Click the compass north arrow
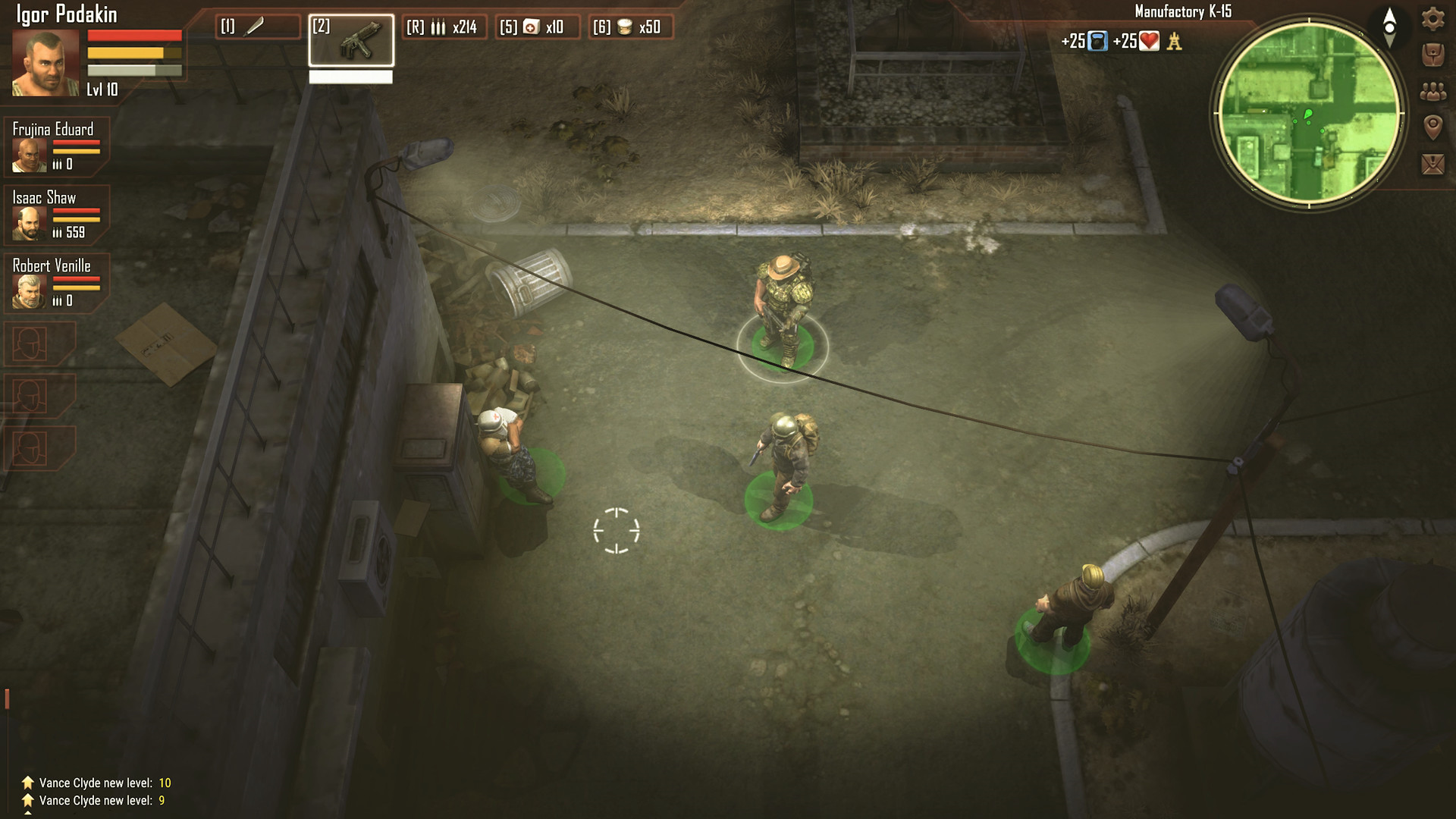Viewport: 1456px width, 819px height. click(x=1389, y=27)
